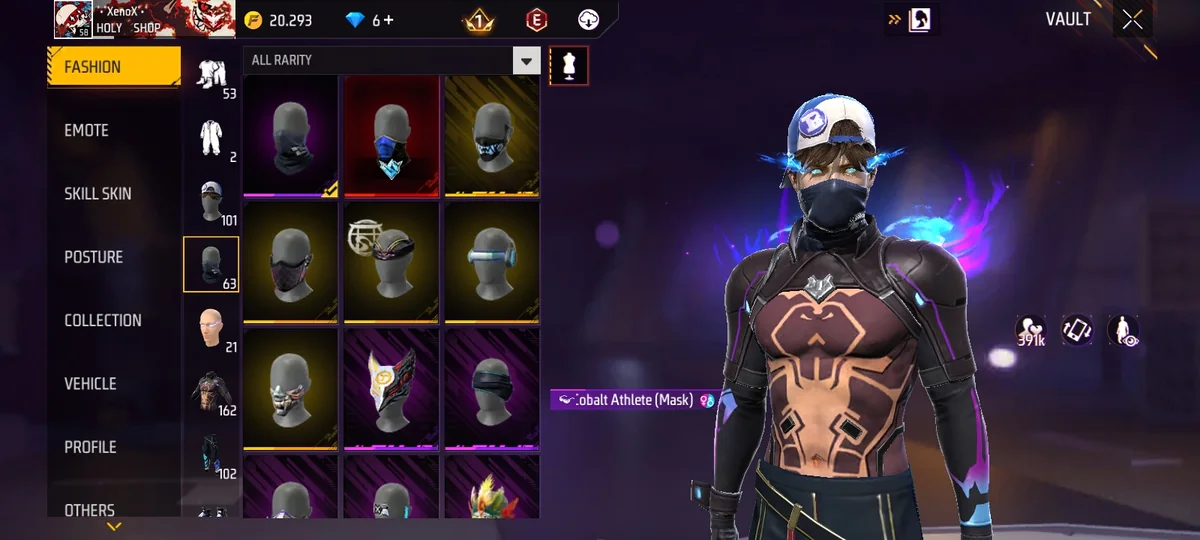Toggle the mannequin preview button
This screenshot has width=1200, height=540.
coord(569,66)
